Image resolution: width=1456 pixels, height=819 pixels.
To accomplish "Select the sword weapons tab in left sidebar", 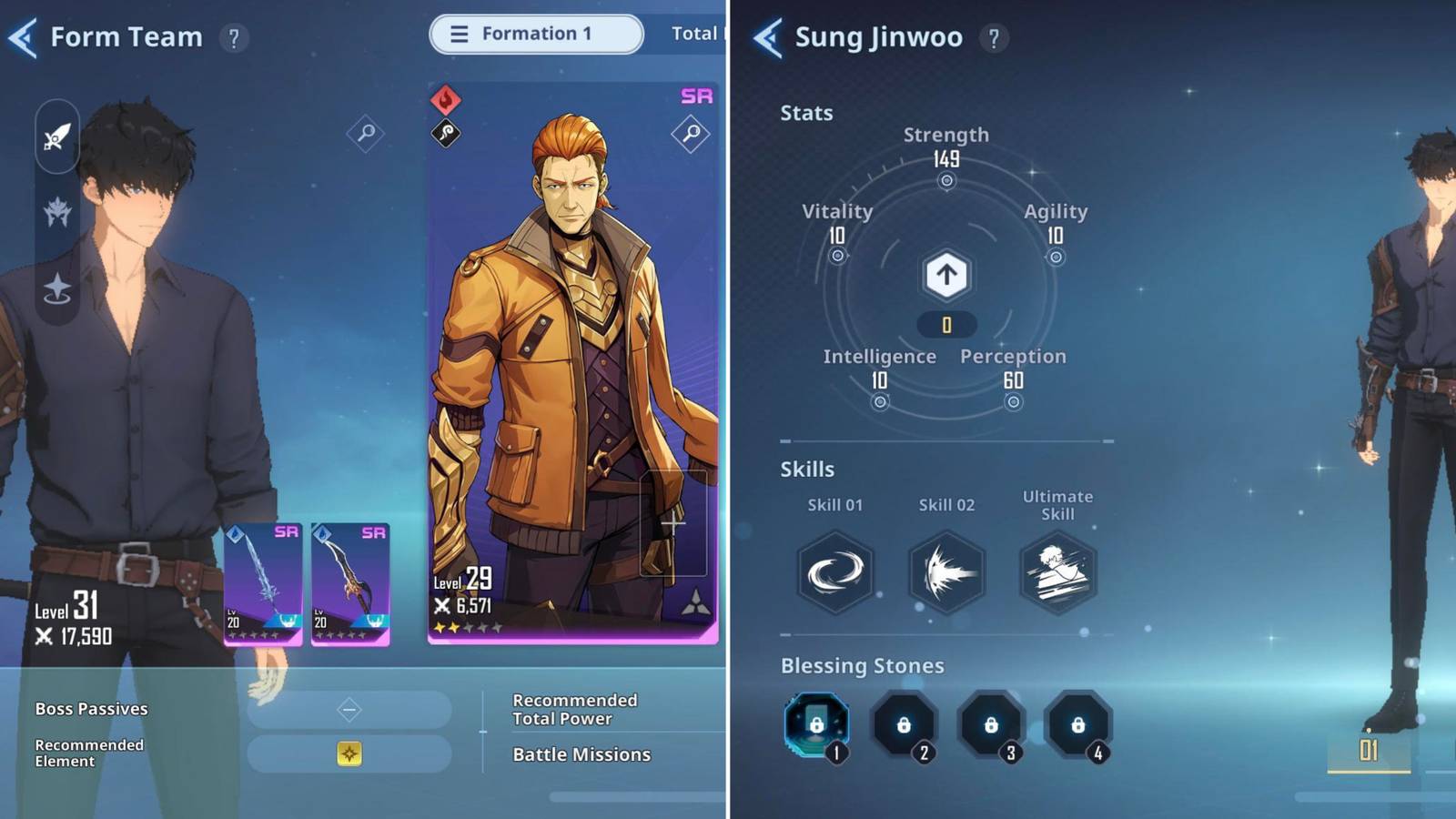I will click(56, 138).
